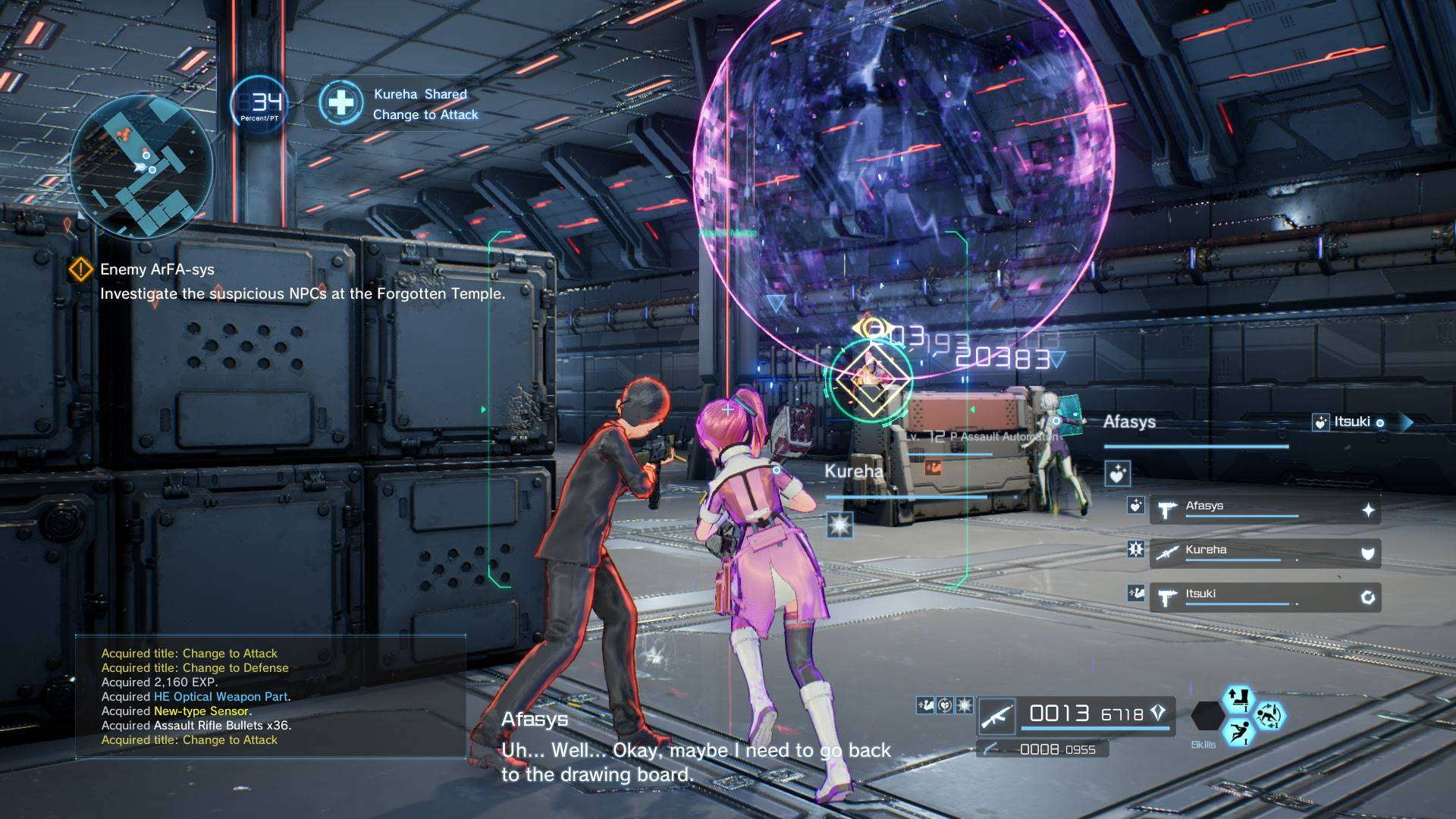Activate the running figure skill
The image size is (1456, 819).
(x=1238, y=733)
